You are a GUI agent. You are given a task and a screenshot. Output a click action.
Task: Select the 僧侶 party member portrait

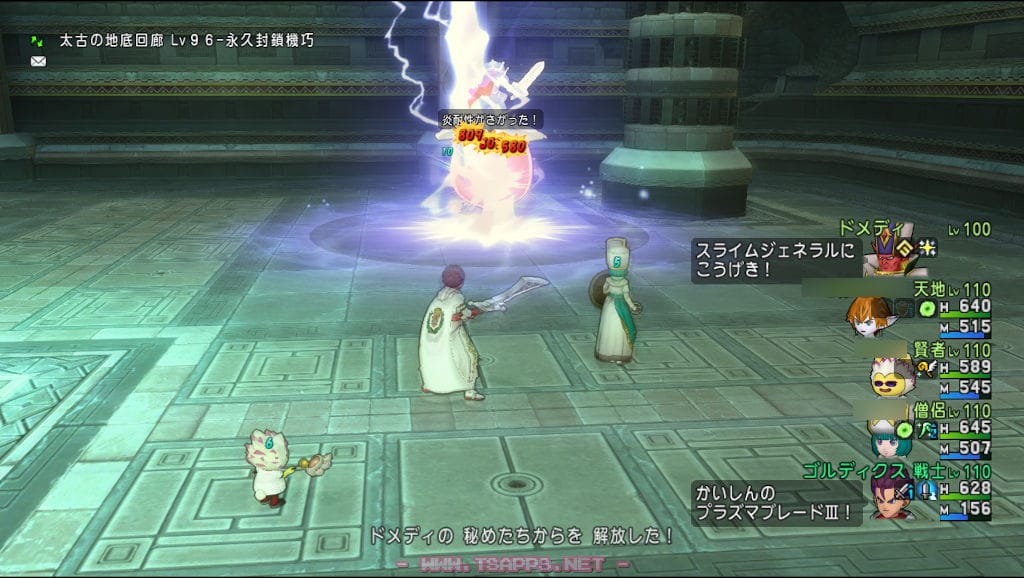tap(886, 436)
